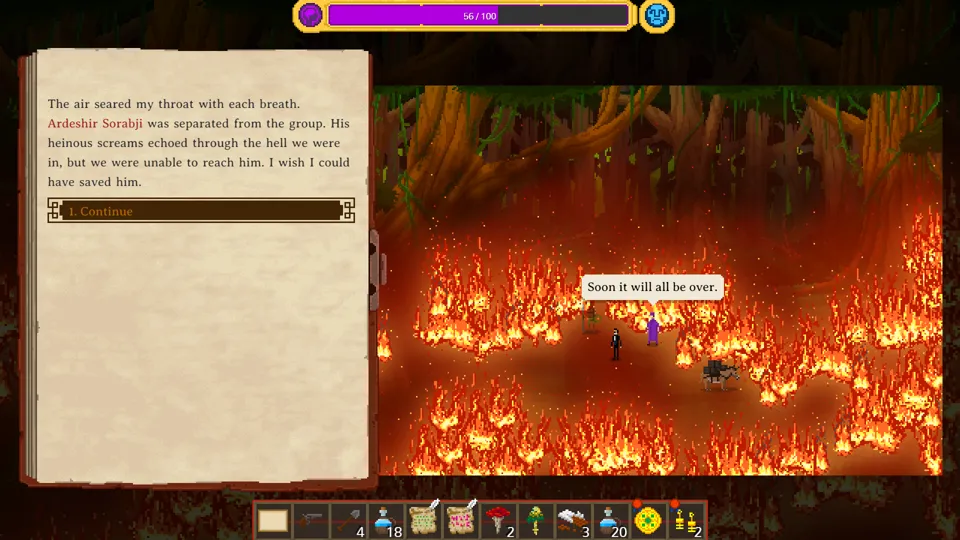
Task: Pick the green plant idol item
Action: tap(536, 521)
